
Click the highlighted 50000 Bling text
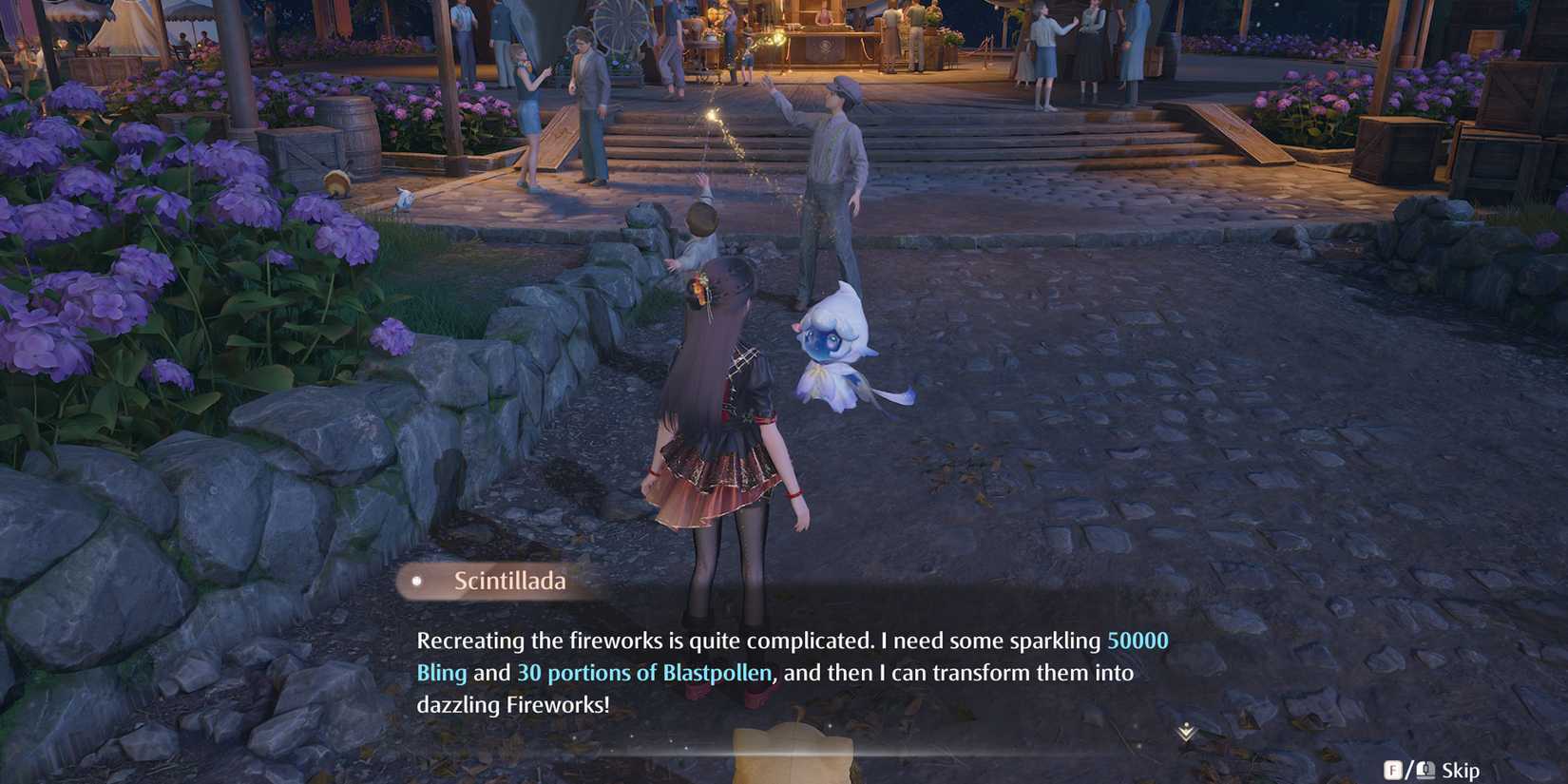pos(1138,641)
